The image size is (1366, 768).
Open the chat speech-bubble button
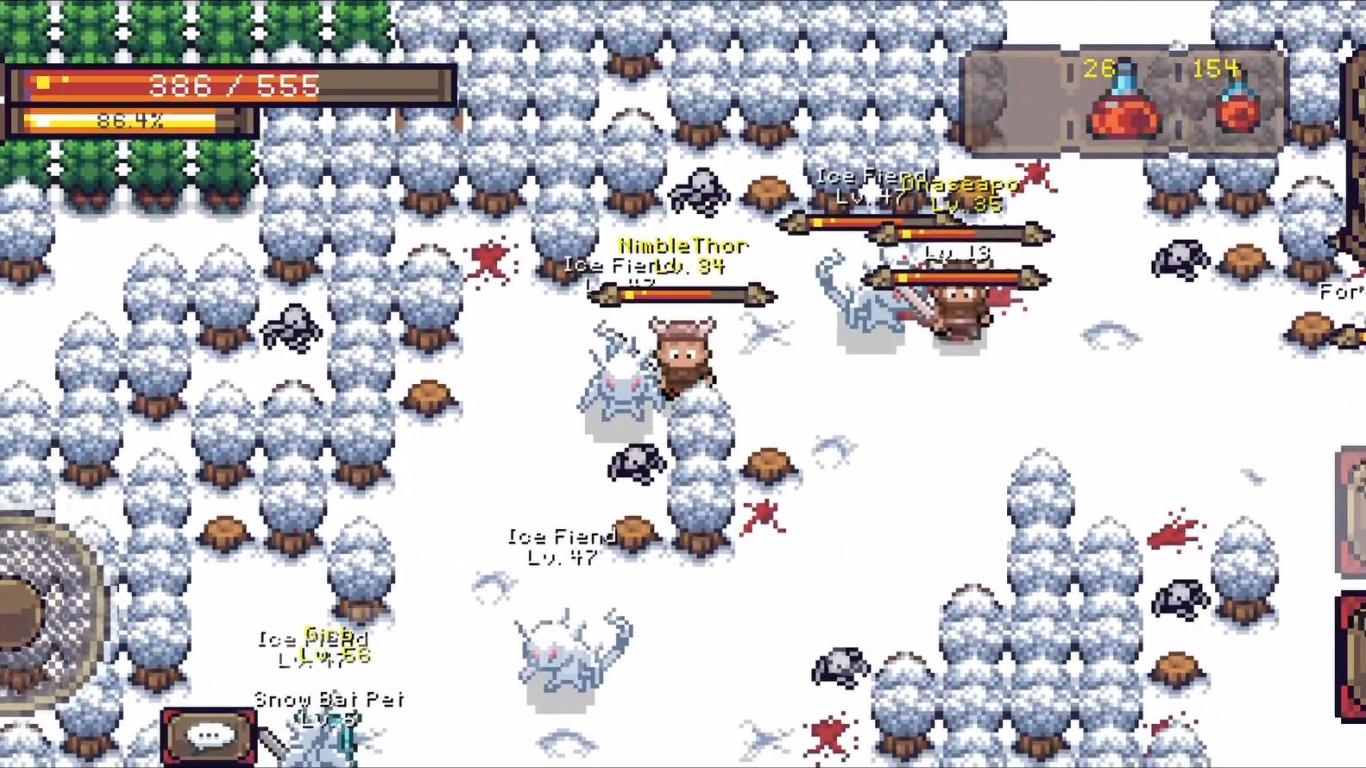click(209, 737)
